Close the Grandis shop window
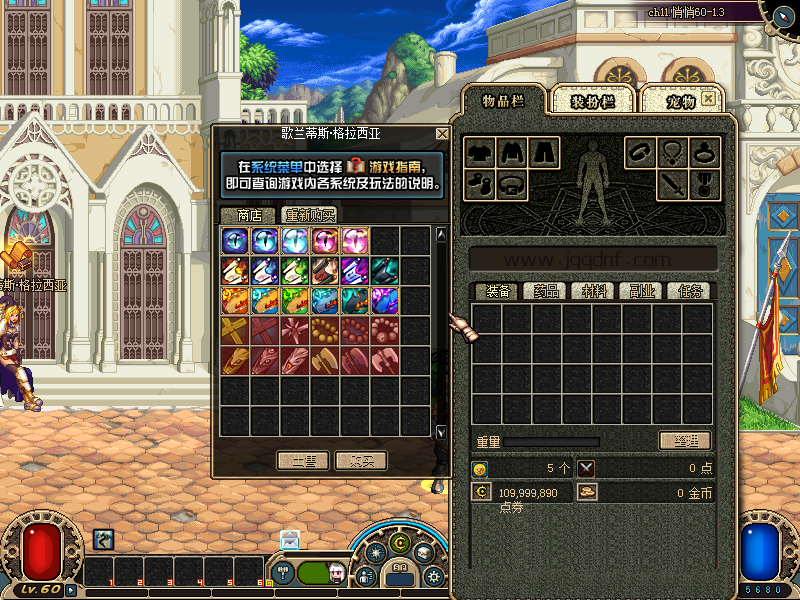Viewport: 800px width, 600px height. tap(442, 134)
